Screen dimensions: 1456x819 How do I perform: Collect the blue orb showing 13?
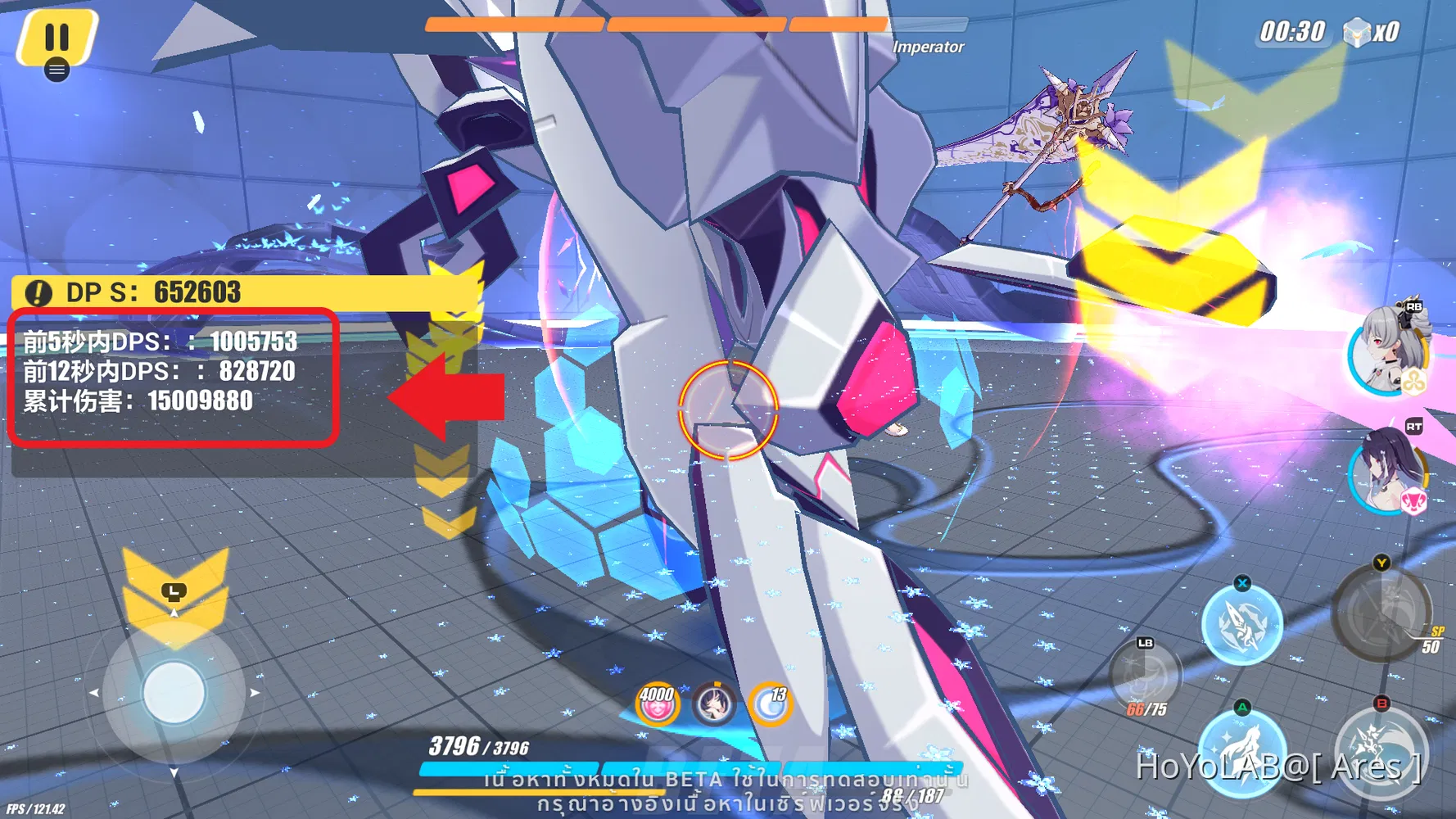coord(772,703)
